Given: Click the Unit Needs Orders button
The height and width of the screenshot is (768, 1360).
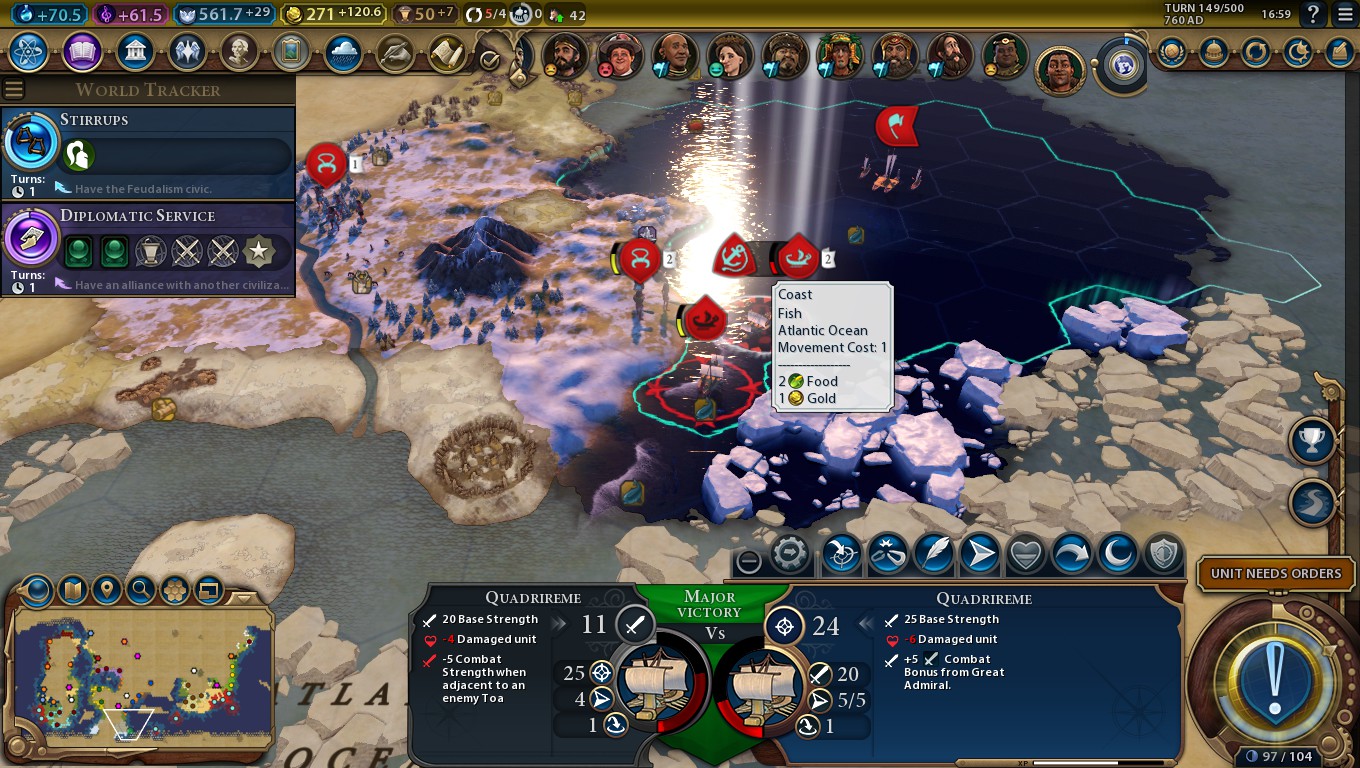Looking at the screenshot, I should (1275, 574).
